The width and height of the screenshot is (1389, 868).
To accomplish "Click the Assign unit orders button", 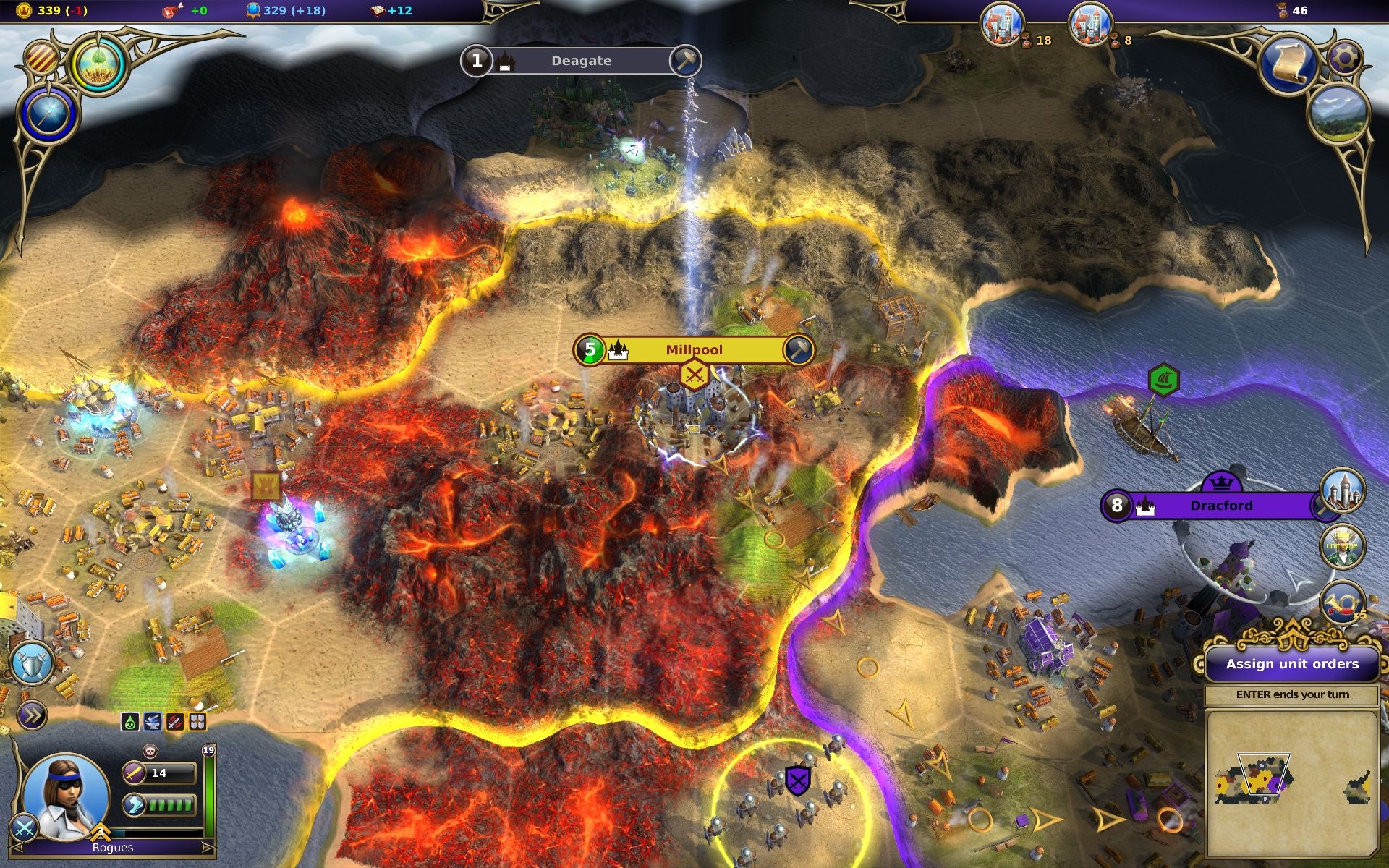I will (x=1292, y=664).
